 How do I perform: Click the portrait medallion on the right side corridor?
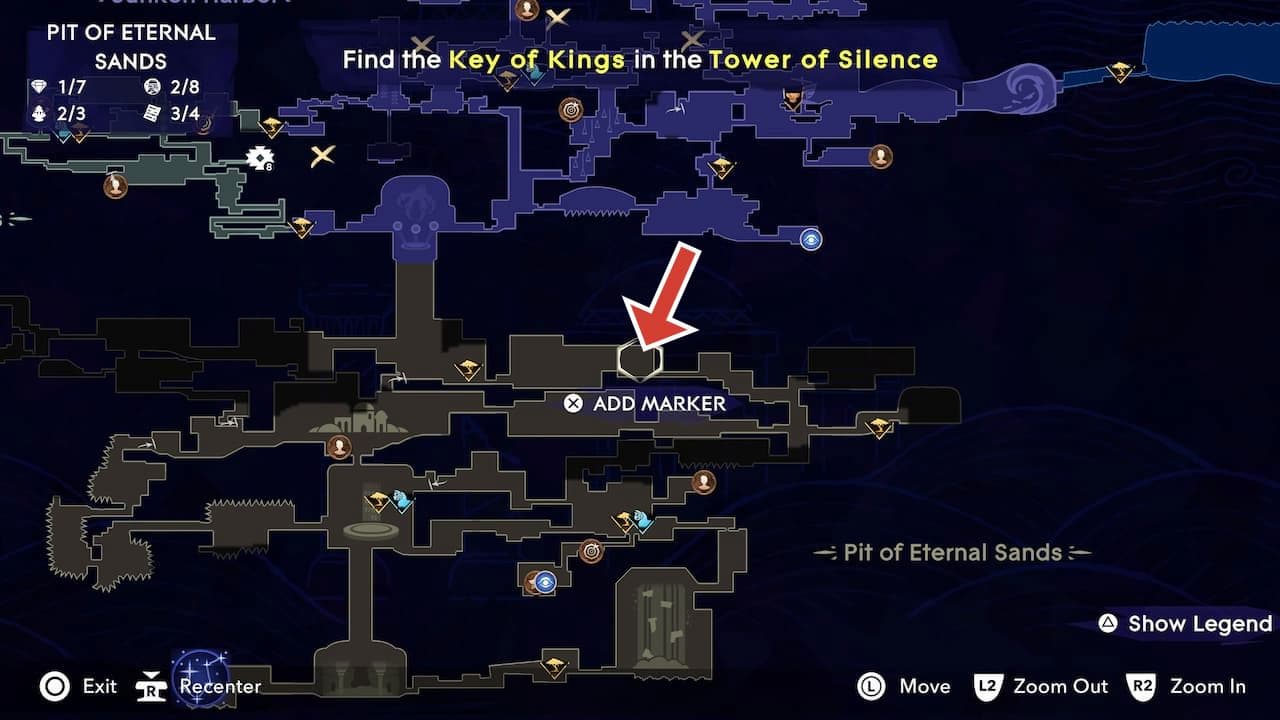pyautogui.click(x=705, y=483)
